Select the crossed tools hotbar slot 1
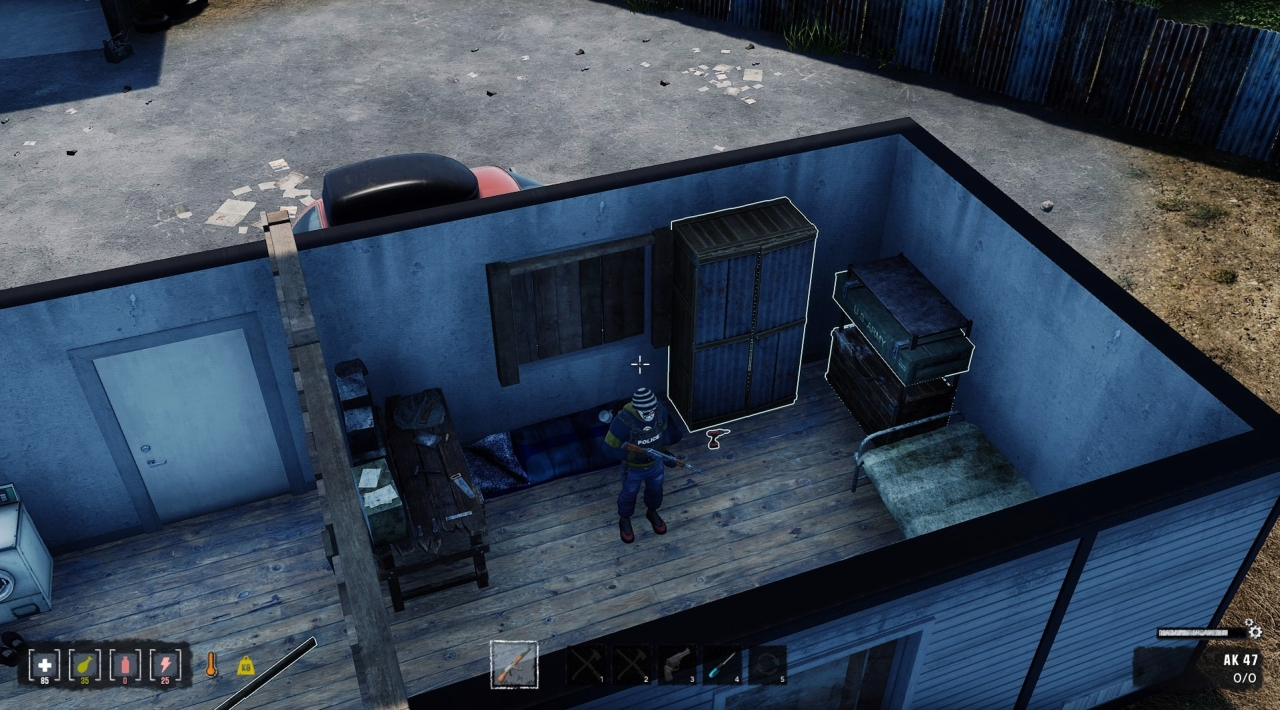The height and width of the screenshot is (710, 1280). [586, 665]
